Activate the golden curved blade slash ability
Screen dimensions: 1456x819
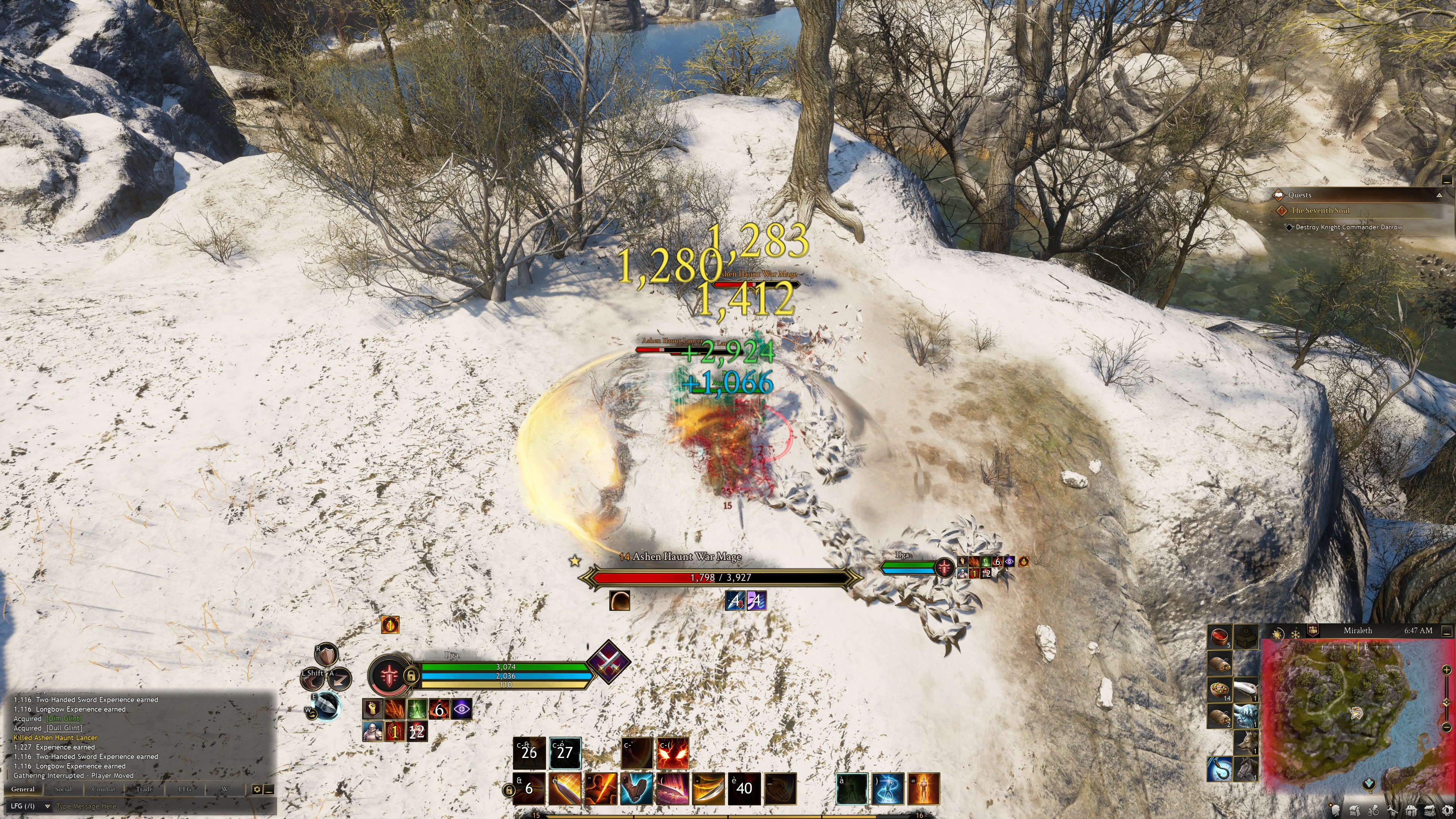pos(709,789)
